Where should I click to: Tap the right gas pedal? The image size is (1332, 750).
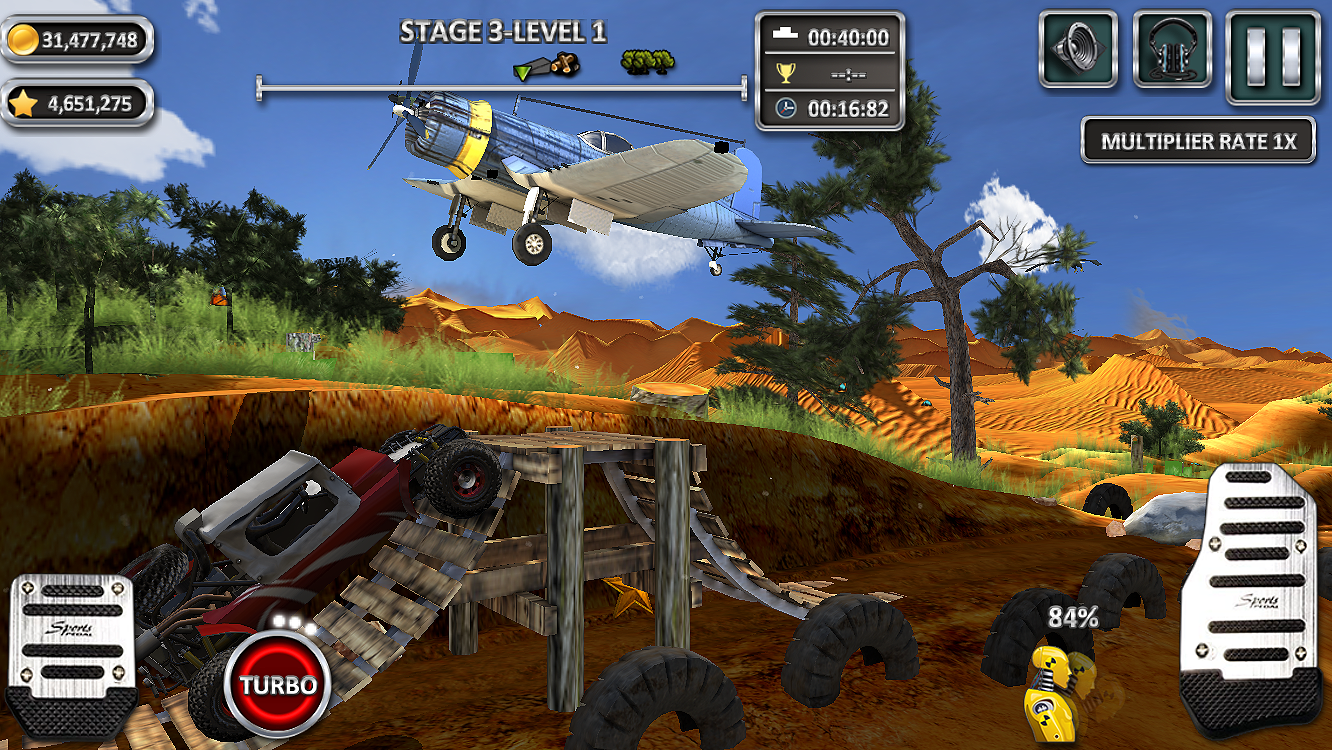[1254, 594]
